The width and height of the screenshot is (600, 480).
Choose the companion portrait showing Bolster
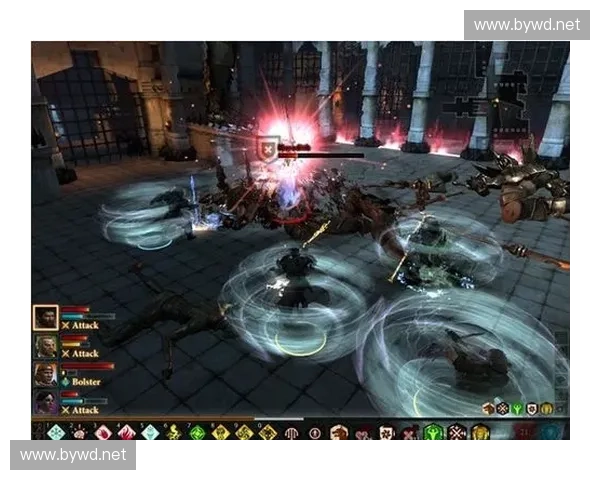tap(46, 374)
